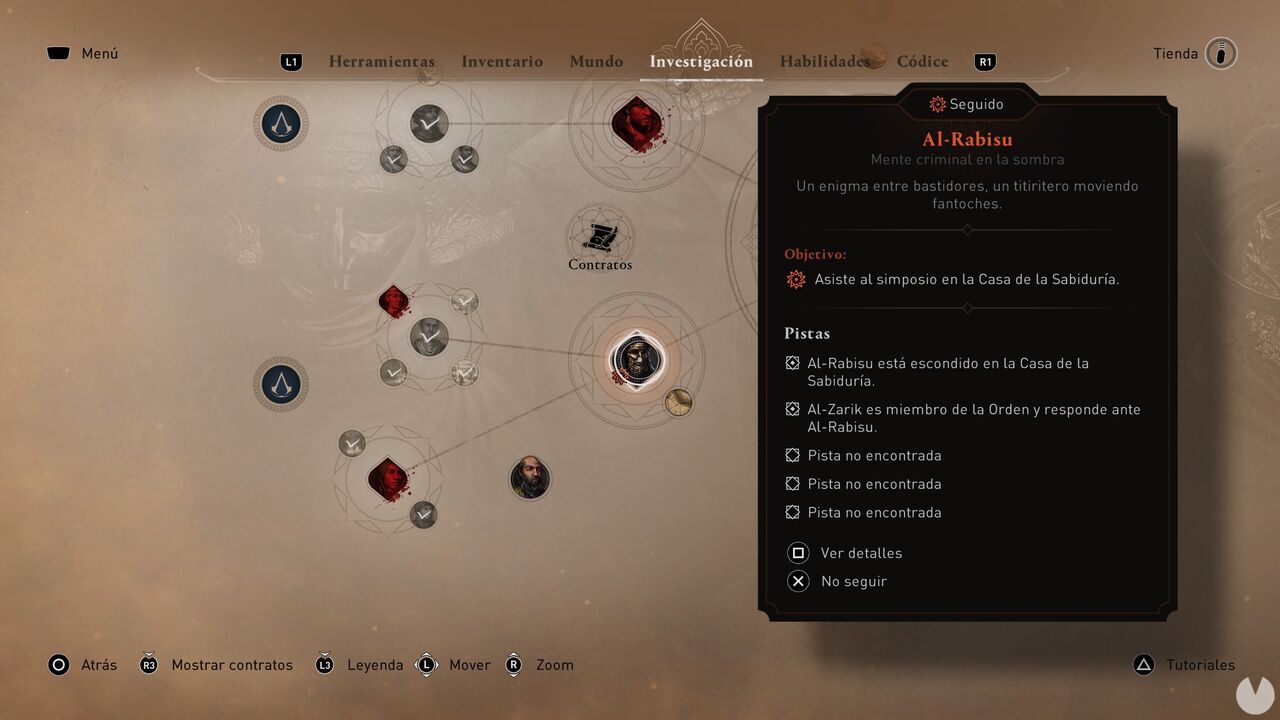Switch to the Habilidades tab
Image resolution: width=1280 pixels, height=720 pixels.
[825, 61]
